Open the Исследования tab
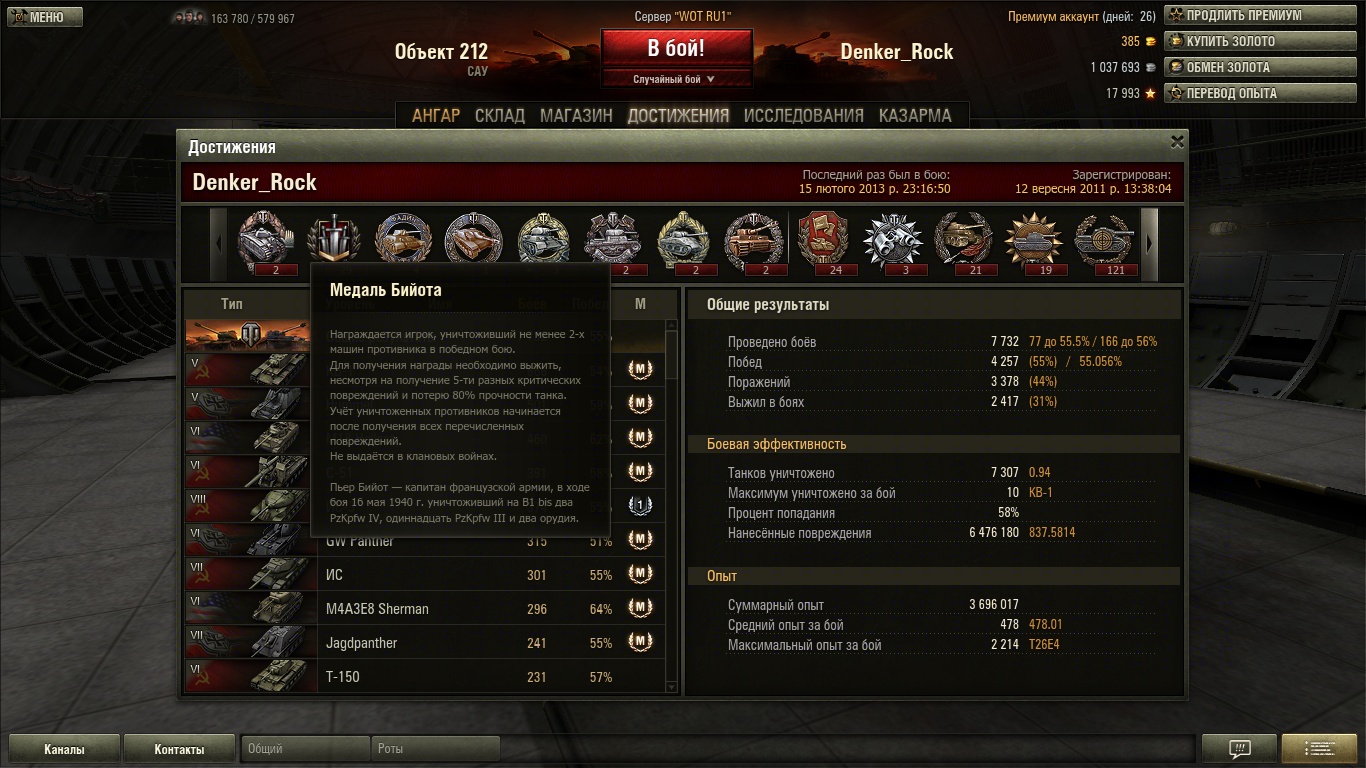The image size is (1366, 768). click(803, 115)
